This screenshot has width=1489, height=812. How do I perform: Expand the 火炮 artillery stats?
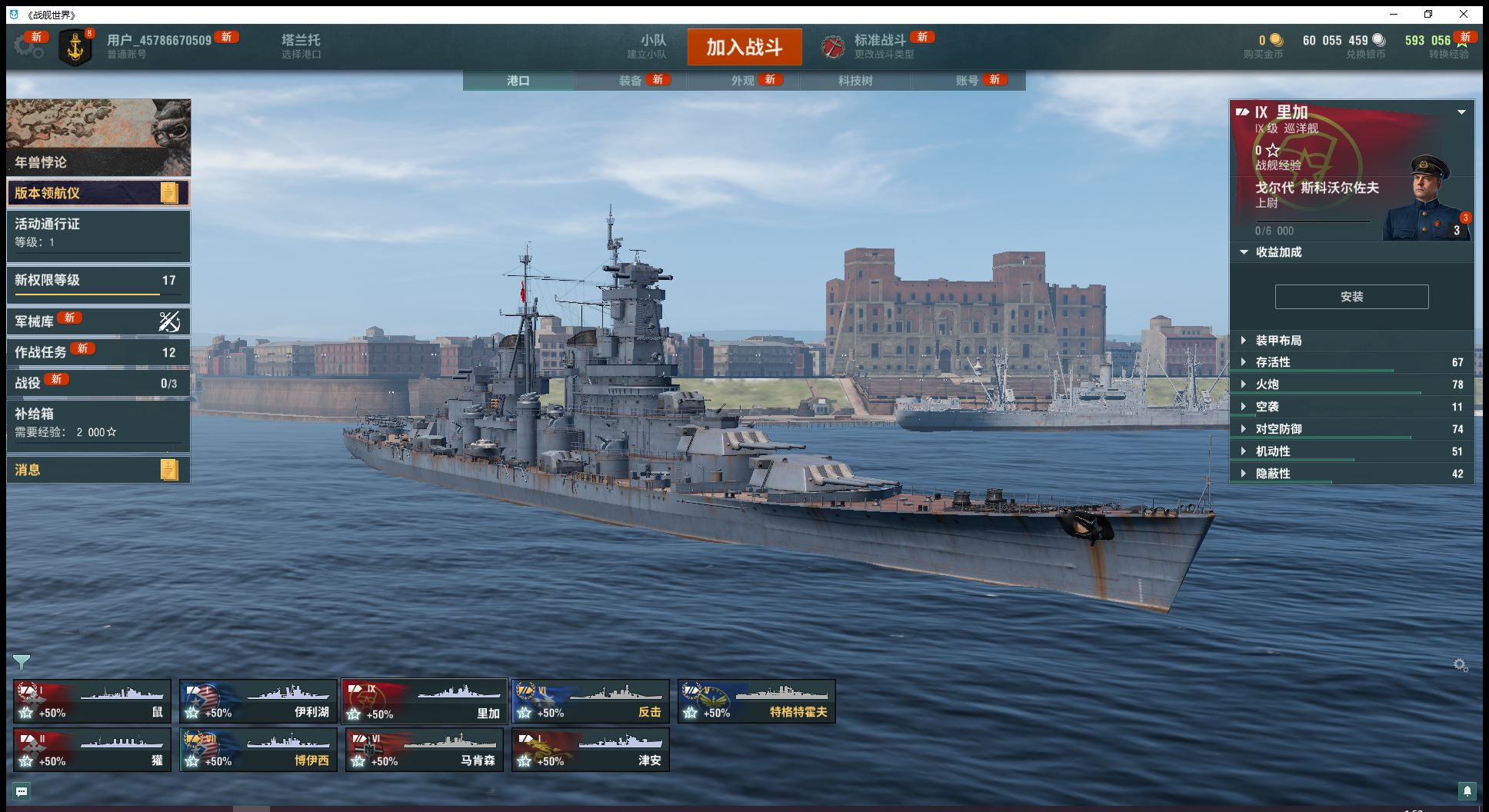tap(1267, 384)
